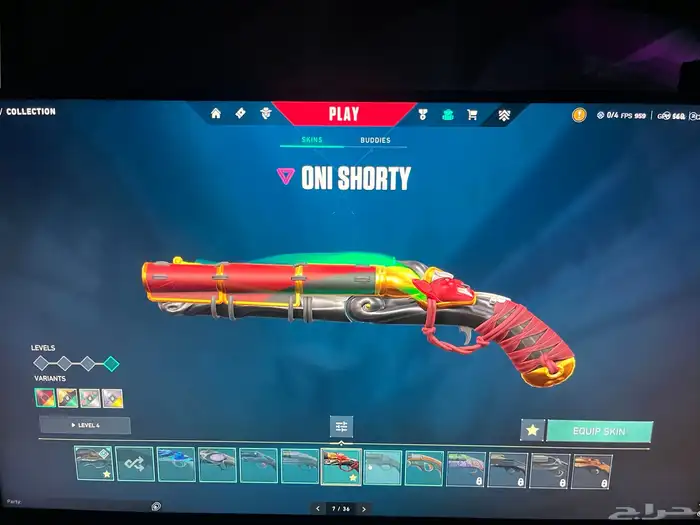Select the last orange locked skin thumbnail
The width and height of the screenshot is (700, 525).
coord(591,470)
